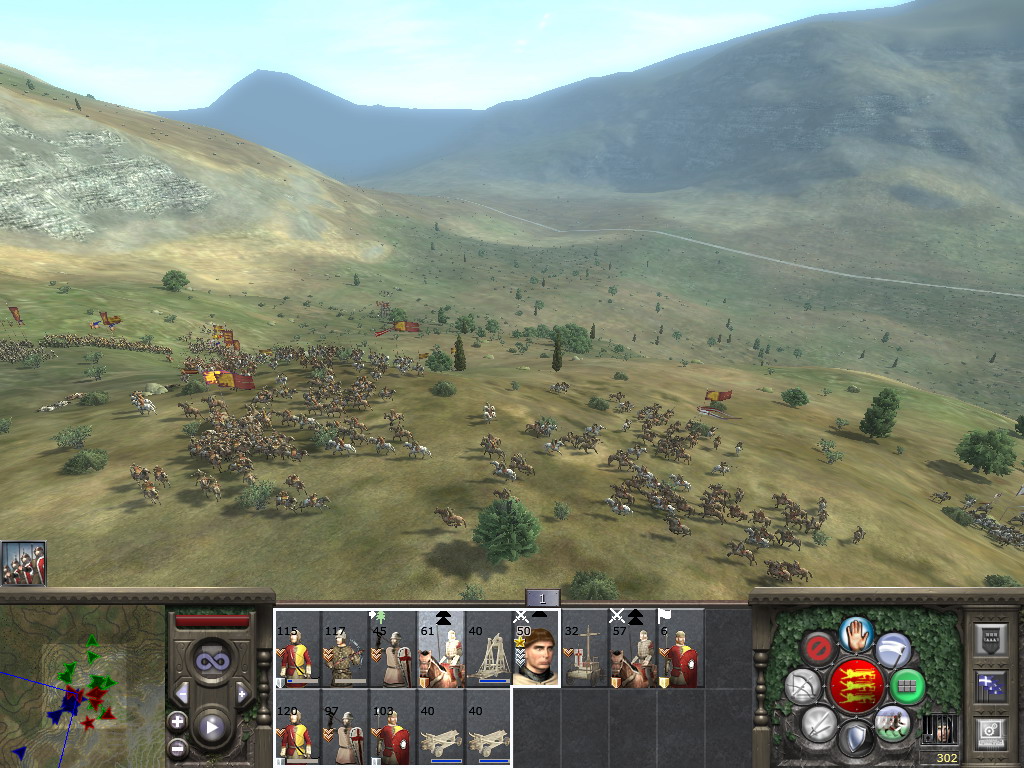This screenshot has height=768, width=1024.
Task: Click the red cancel order button
Action: click(x=819, y=648)
